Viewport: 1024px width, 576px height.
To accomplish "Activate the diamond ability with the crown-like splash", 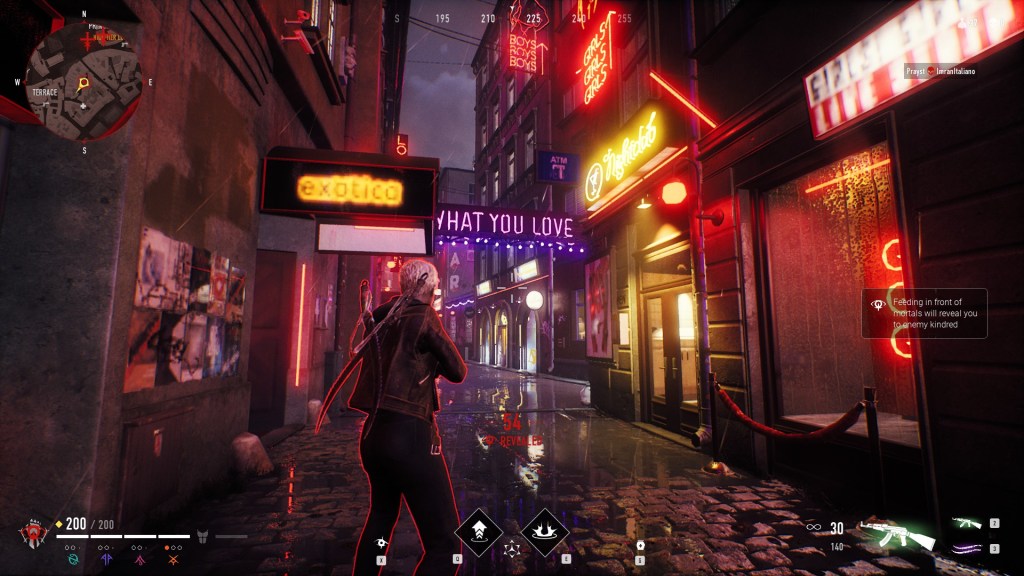I will [x=544, y=531].
